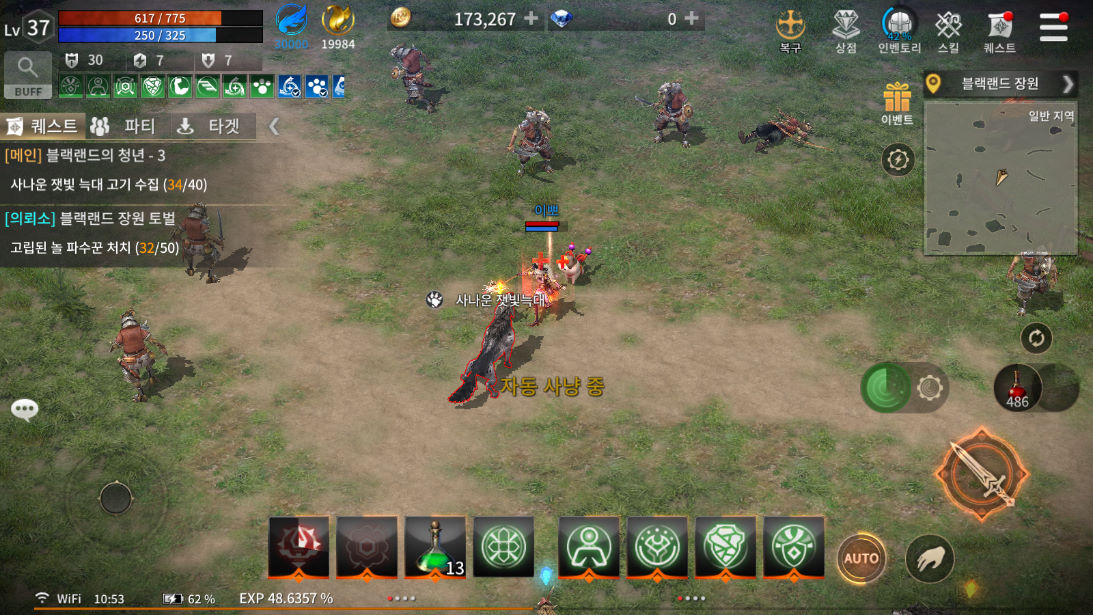Add more gold with the plus button
The image size is (1093, 615).
pos(530,19)
